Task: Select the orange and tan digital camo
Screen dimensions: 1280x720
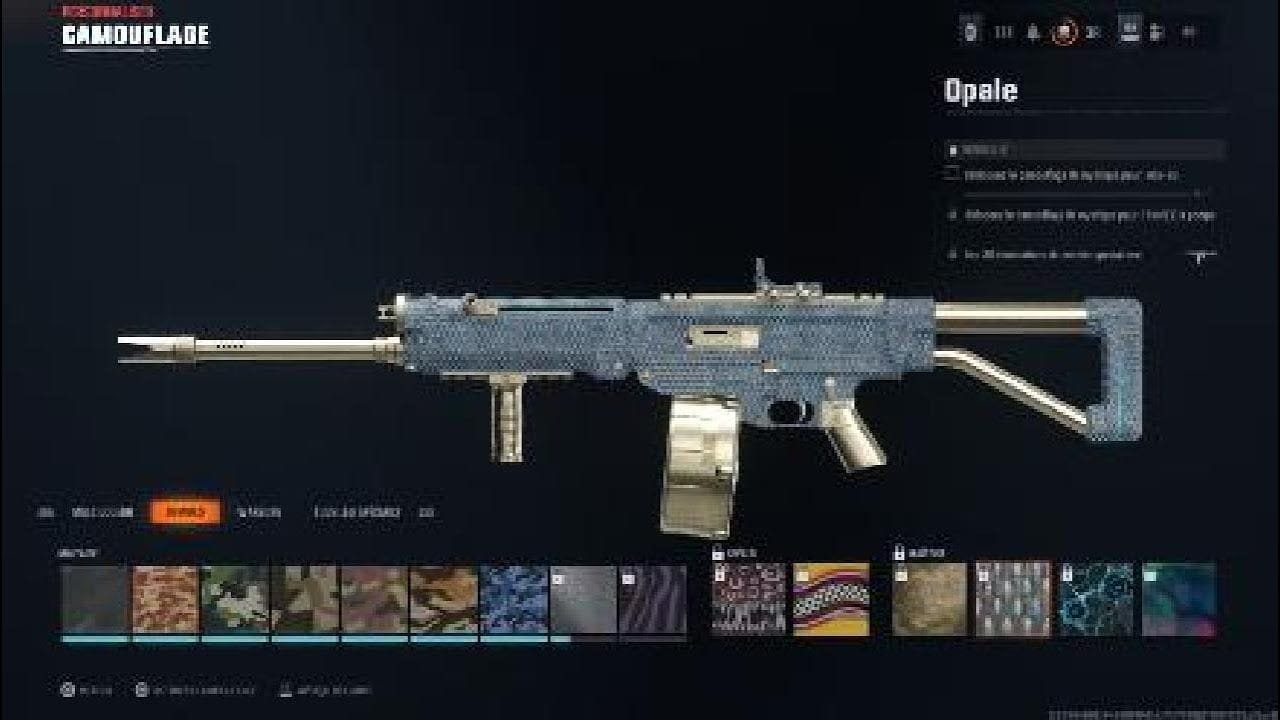Action: [165, 599]
